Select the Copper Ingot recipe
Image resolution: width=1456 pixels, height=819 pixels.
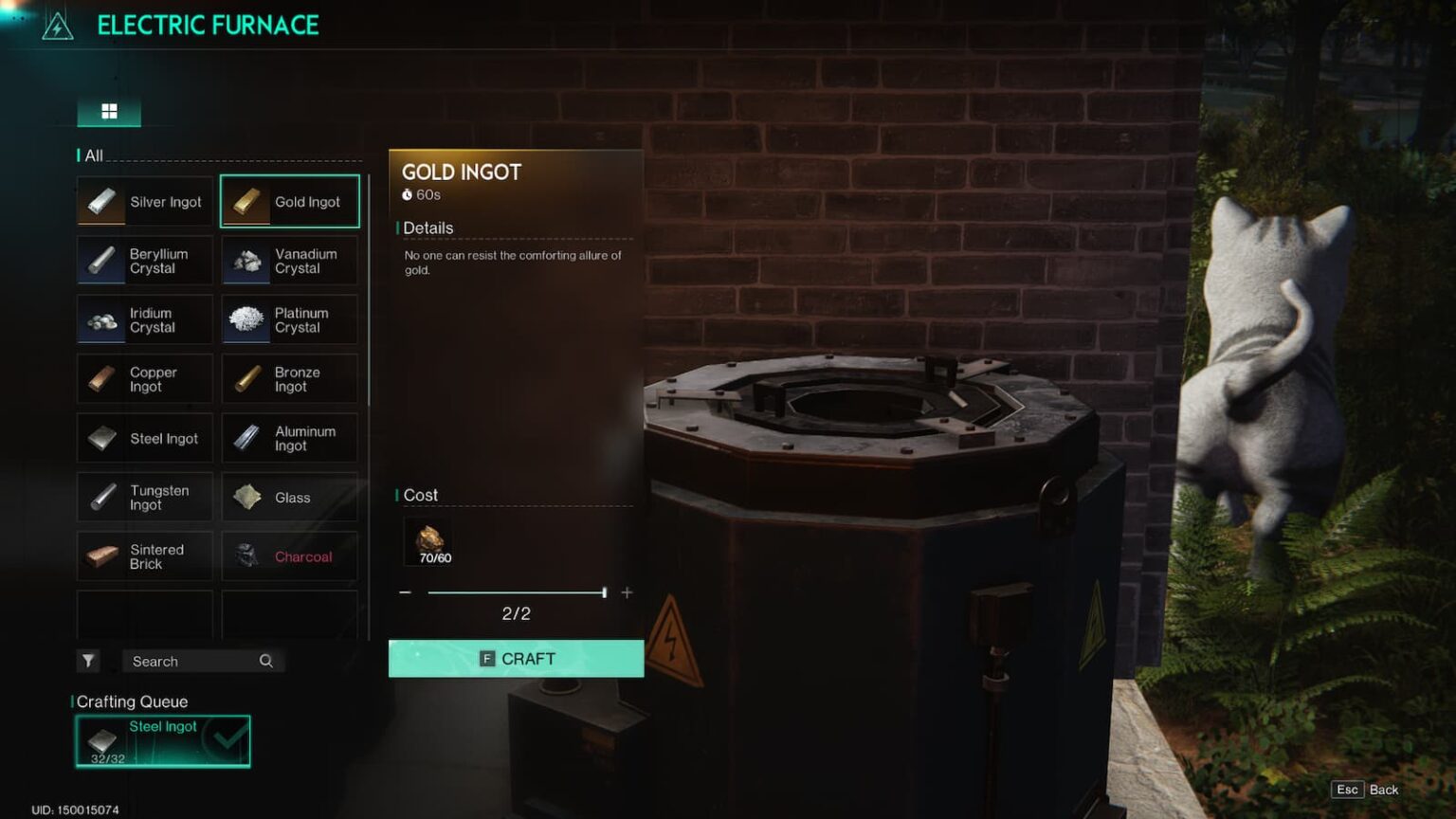(x=145, y=379)
